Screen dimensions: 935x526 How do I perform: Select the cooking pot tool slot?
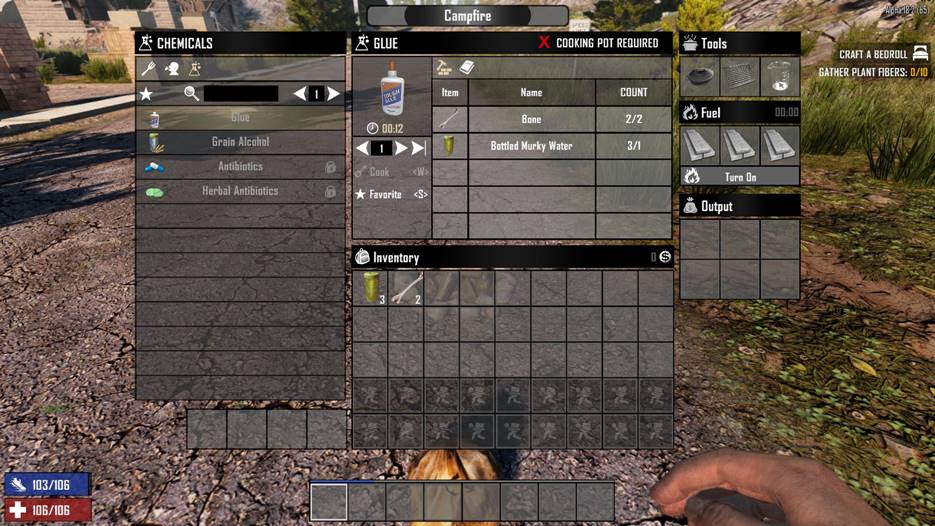[700, 75]
